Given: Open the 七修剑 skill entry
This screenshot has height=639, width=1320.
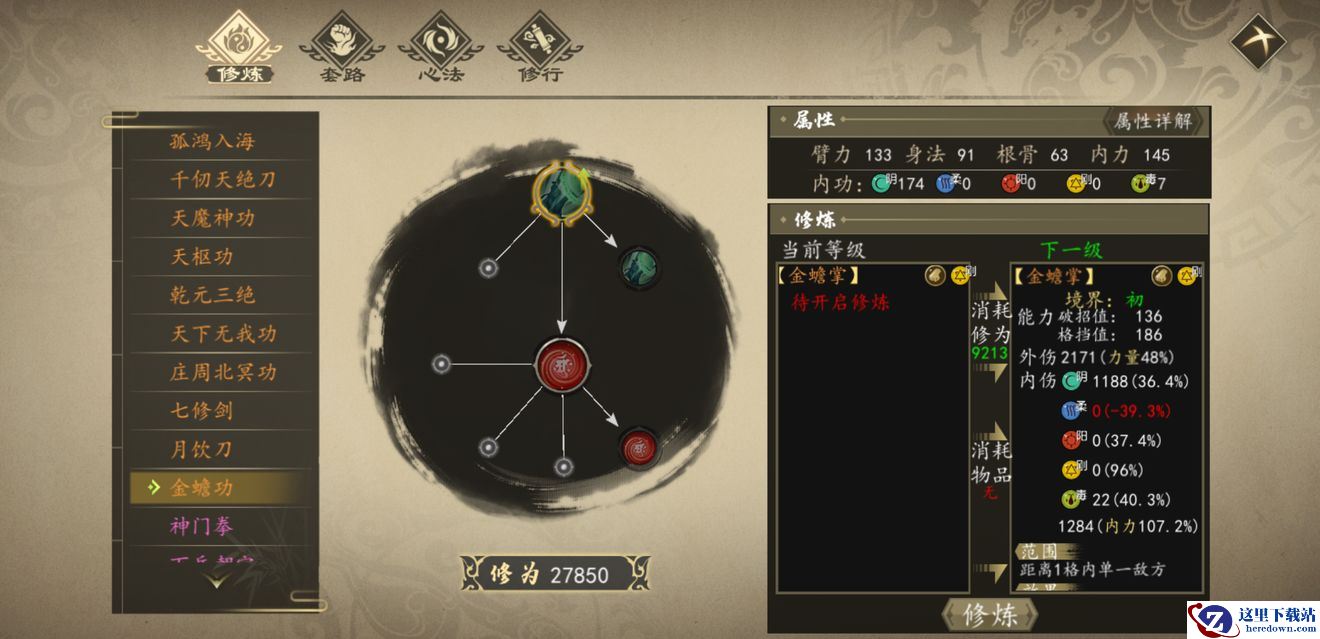Looking at the screenshot, I should click(202, 410).
